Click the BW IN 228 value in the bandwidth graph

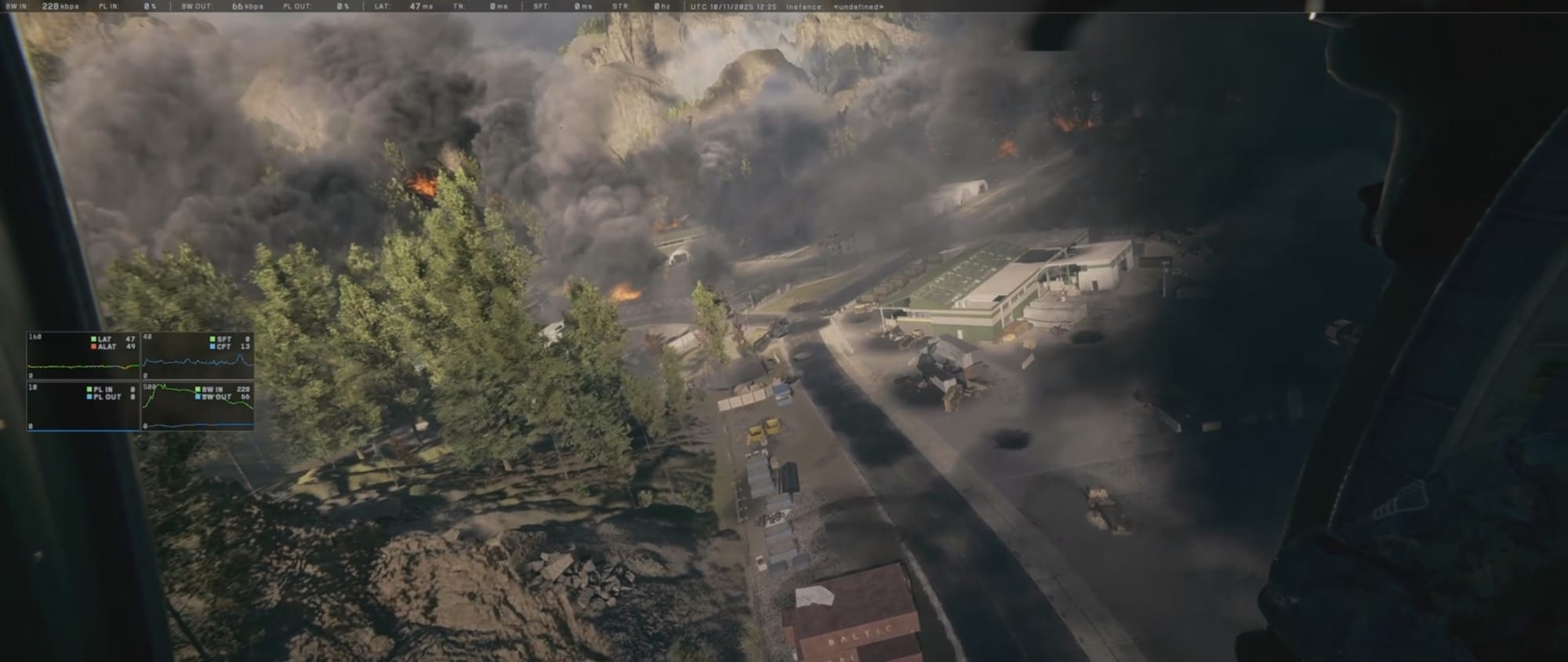(241, 388)
